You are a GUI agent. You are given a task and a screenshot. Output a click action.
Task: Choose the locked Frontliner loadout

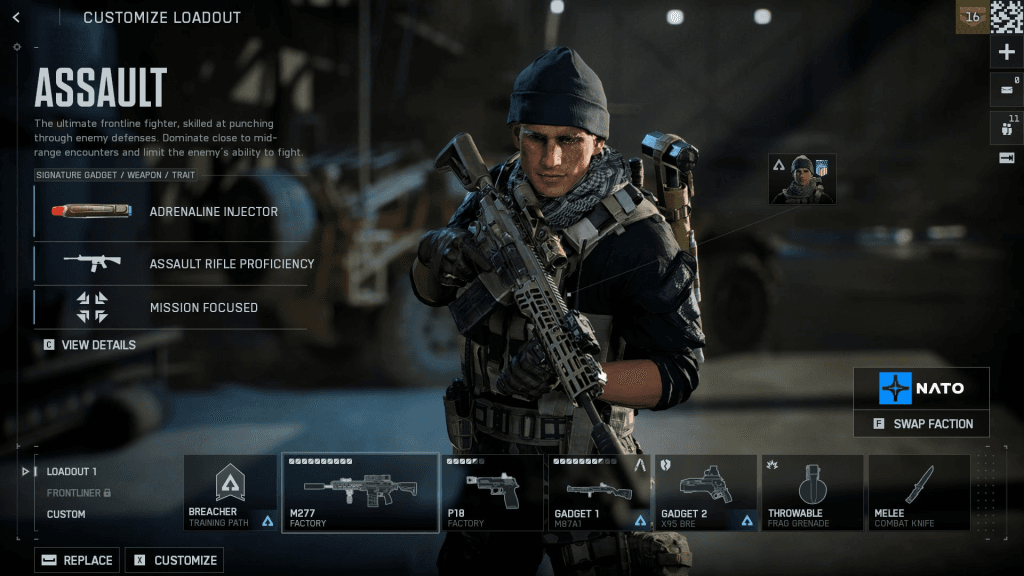tap(78, 493)
